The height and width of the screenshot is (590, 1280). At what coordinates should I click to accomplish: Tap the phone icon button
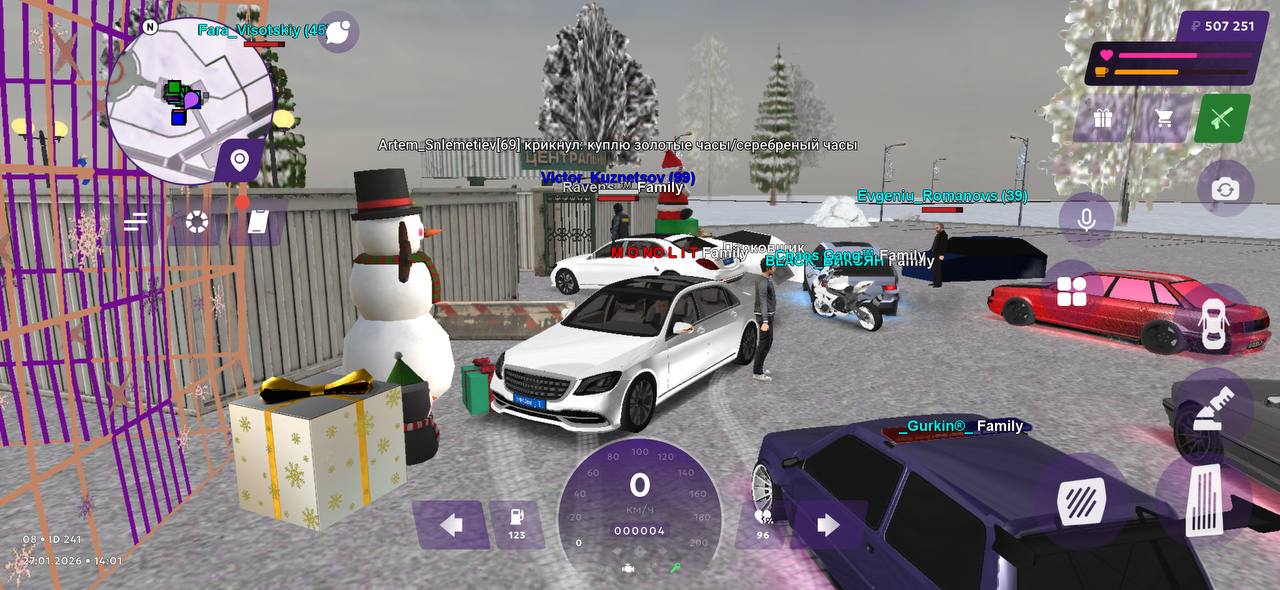point(258,222)
